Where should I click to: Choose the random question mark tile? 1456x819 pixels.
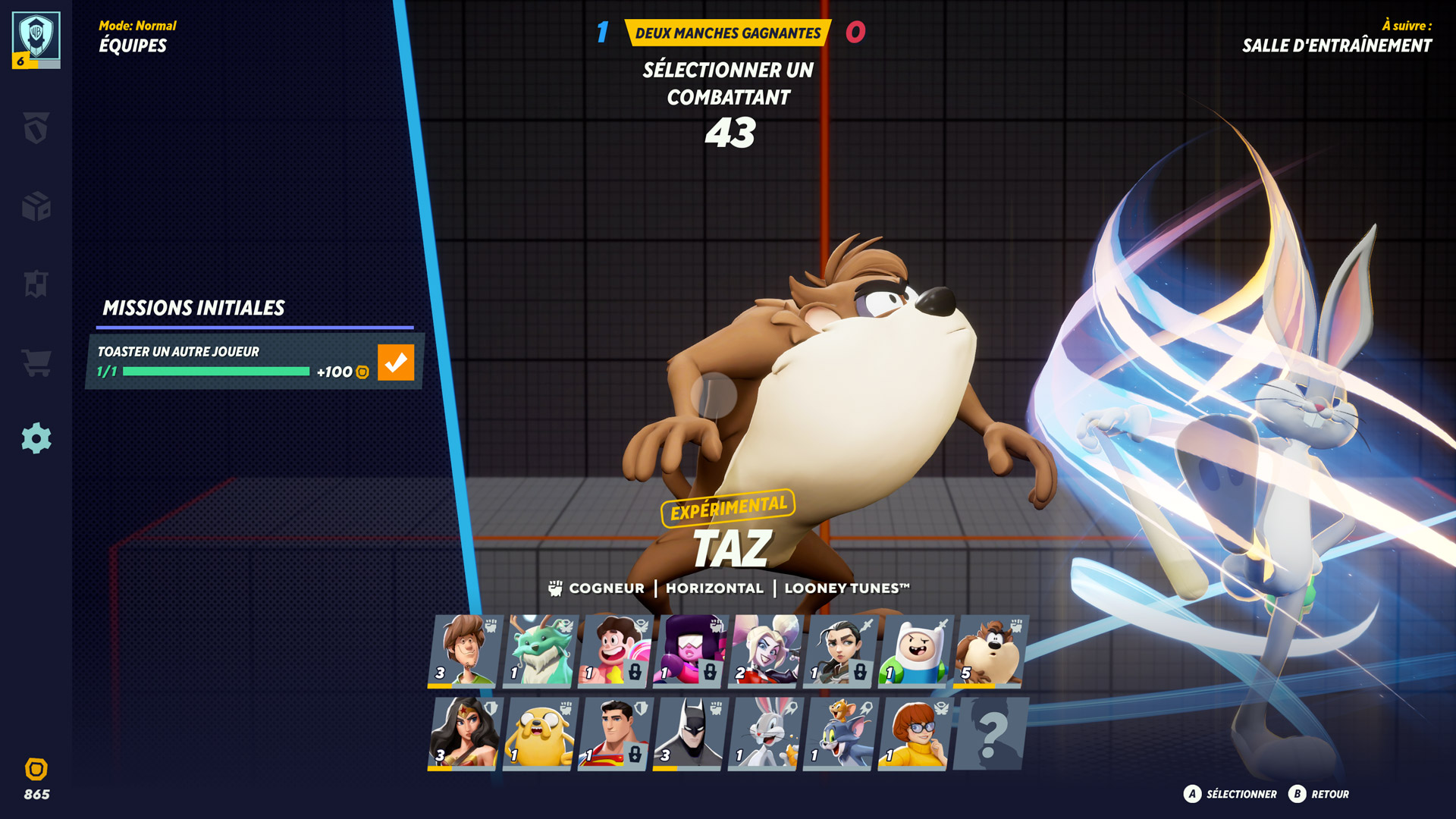click(990, 733)
